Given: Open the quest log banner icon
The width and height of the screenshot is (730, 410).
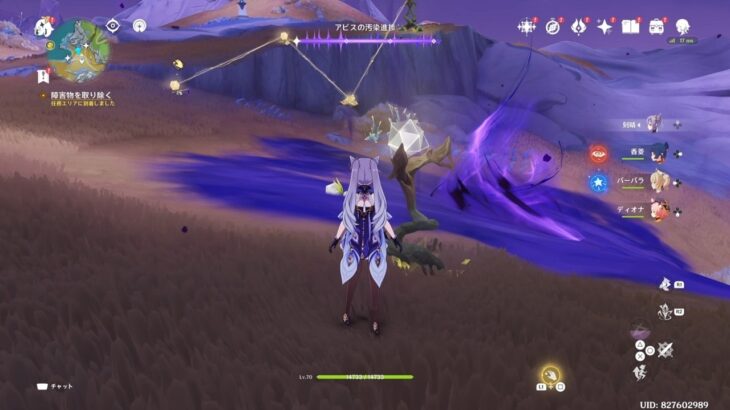Looking at the screenshot, I should (43, 76).
